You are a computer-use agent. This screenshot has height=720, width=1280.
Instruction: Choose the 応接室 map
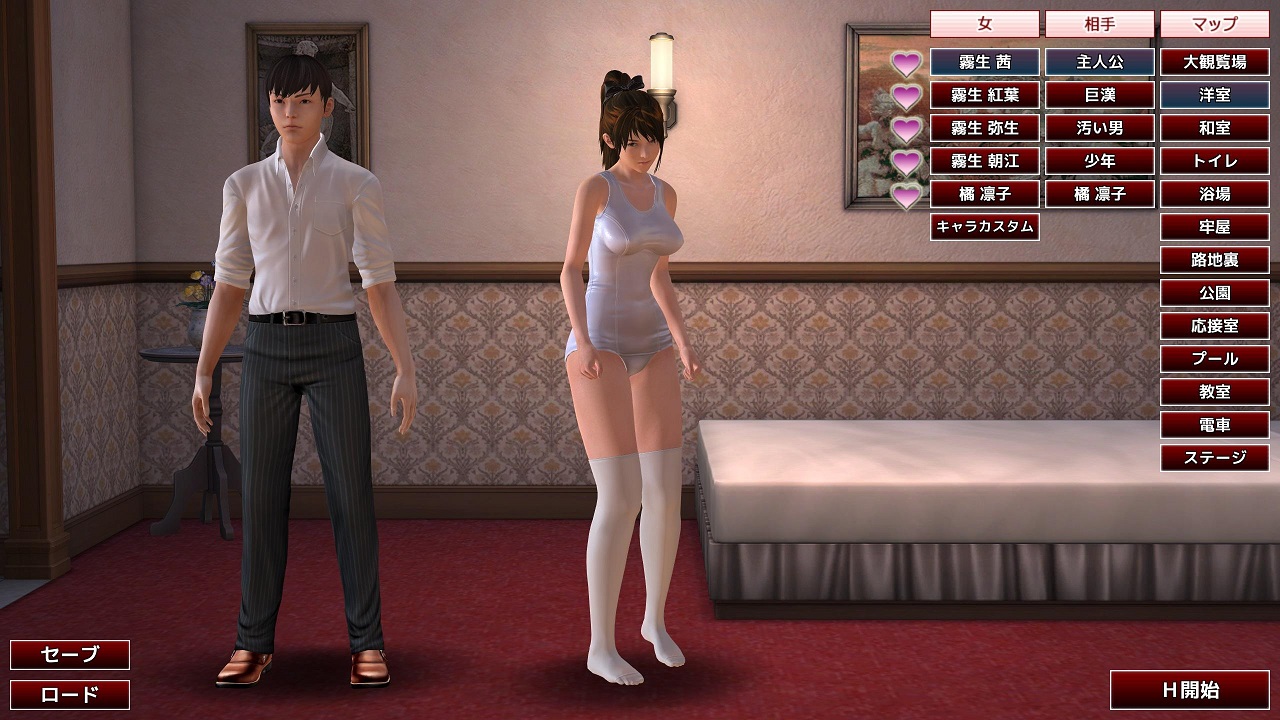pos(1215,326)
